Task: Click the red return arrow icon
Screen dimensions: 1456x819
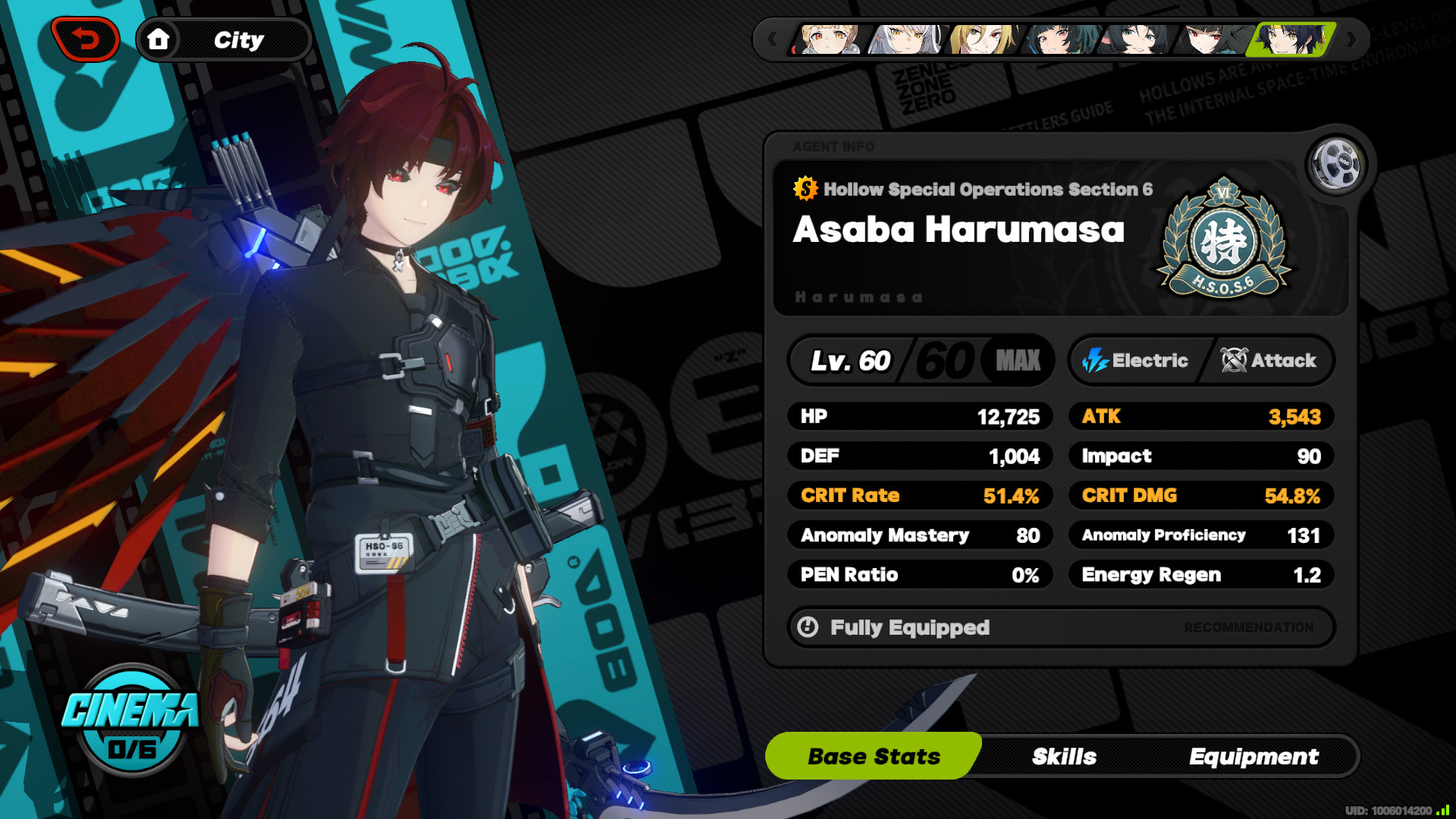Action: point(86,38)
